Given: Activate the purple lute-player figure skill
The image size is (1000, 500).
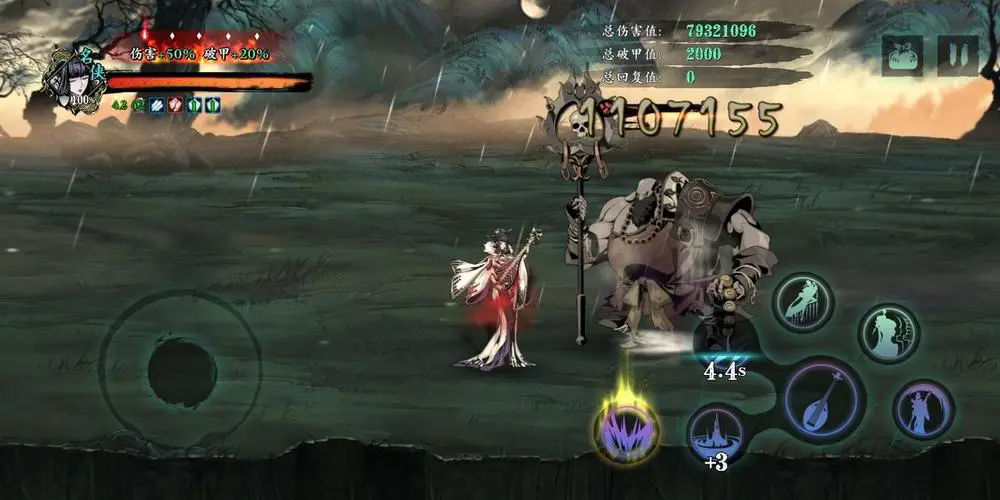Looking at the screenshot, I should click(x=922, y=409).
